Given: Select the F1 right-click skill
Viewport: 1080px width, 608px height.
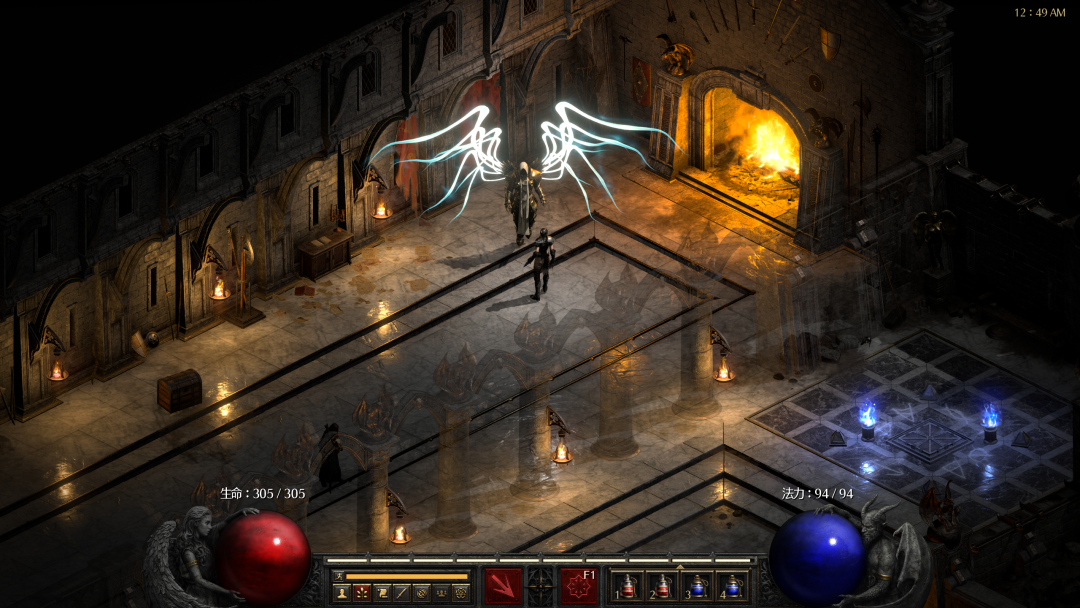Looking at the screenshot, I should (x=579, y=586).
